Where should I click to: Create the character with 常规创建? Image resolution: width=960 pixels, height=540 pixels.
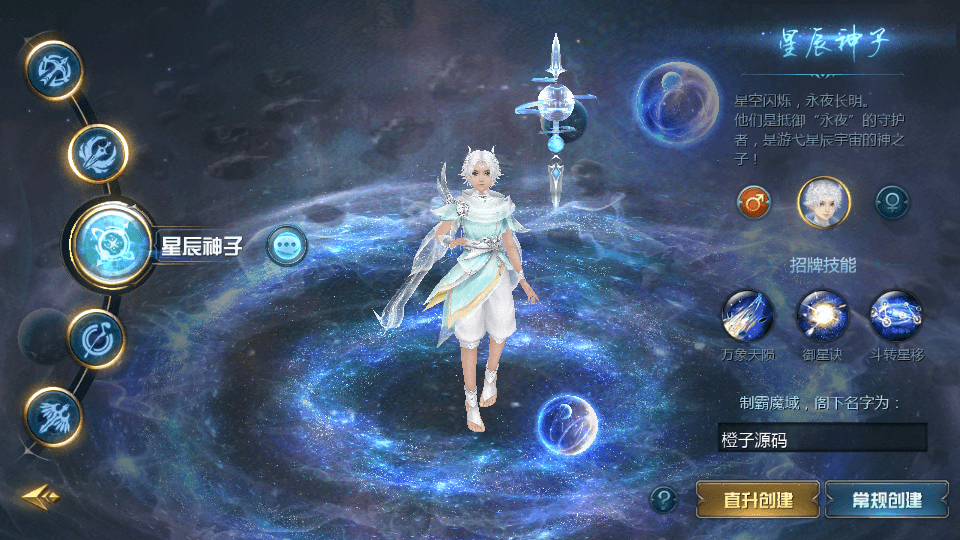tap(887, 499)
